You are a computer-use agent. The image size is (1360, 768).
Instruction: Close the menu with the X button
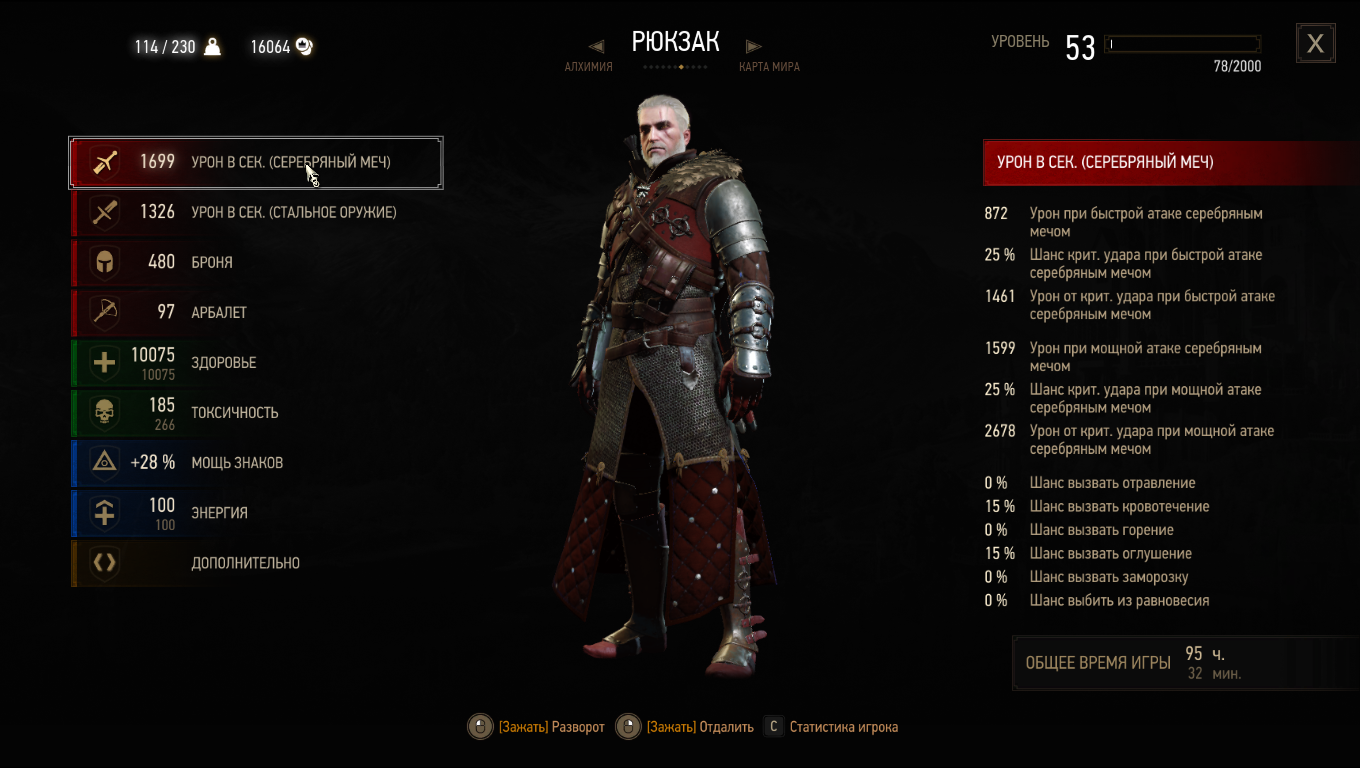[x=1315, y=43]
